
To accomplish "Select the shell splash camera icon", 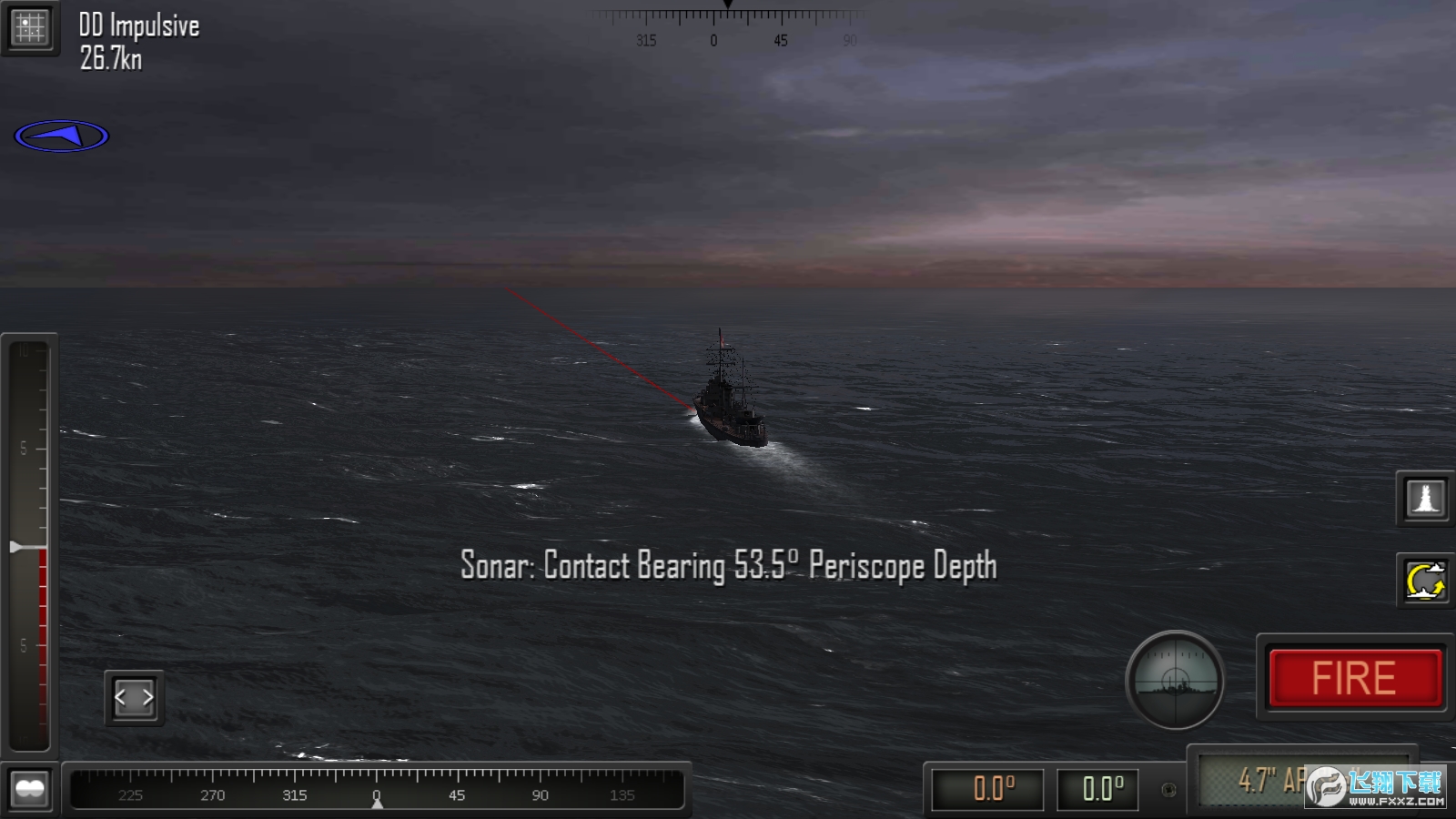I will click(x=1424, y=500).
